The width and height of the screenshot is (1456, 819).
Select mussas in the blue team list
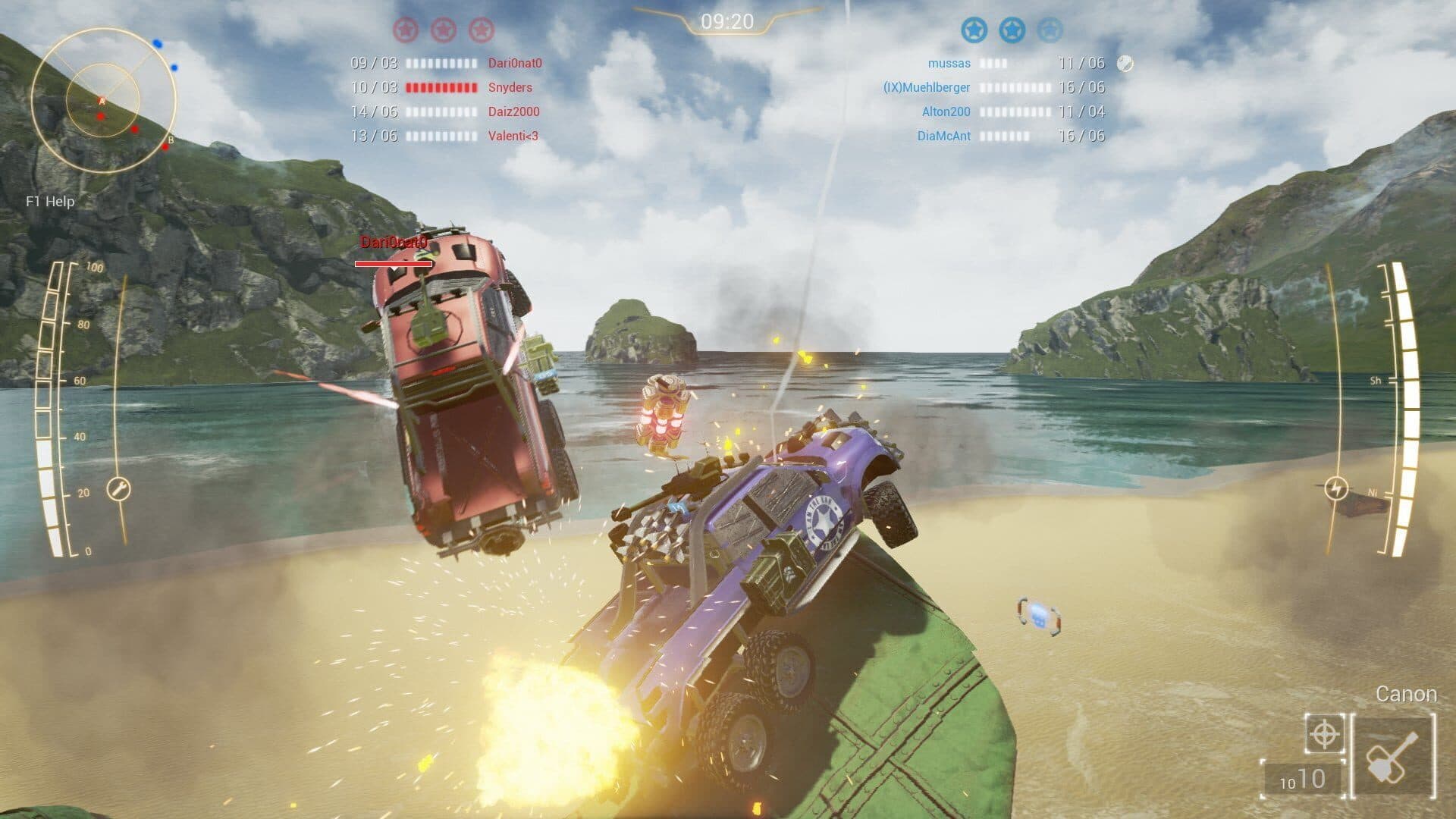(949, 64)
